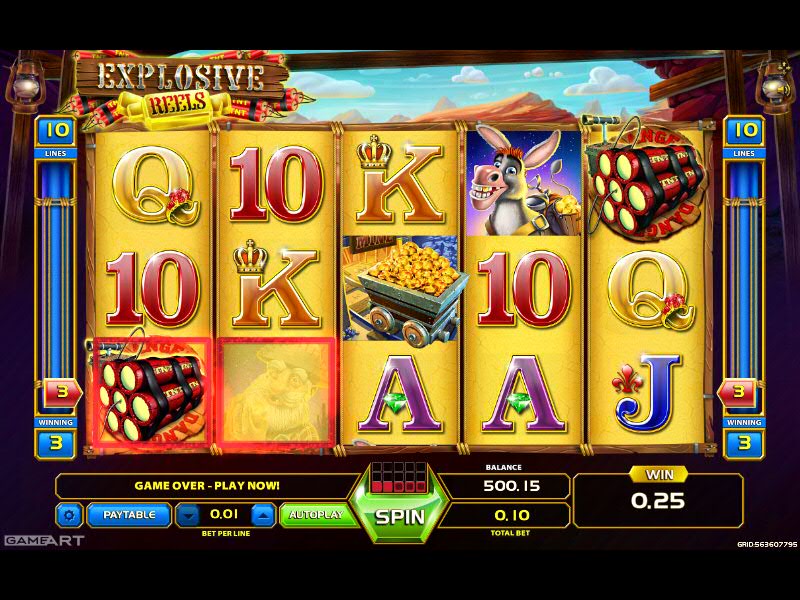Increase the bet per line
800x600 pixels.
pyautogui.click(x=262, y=515)
